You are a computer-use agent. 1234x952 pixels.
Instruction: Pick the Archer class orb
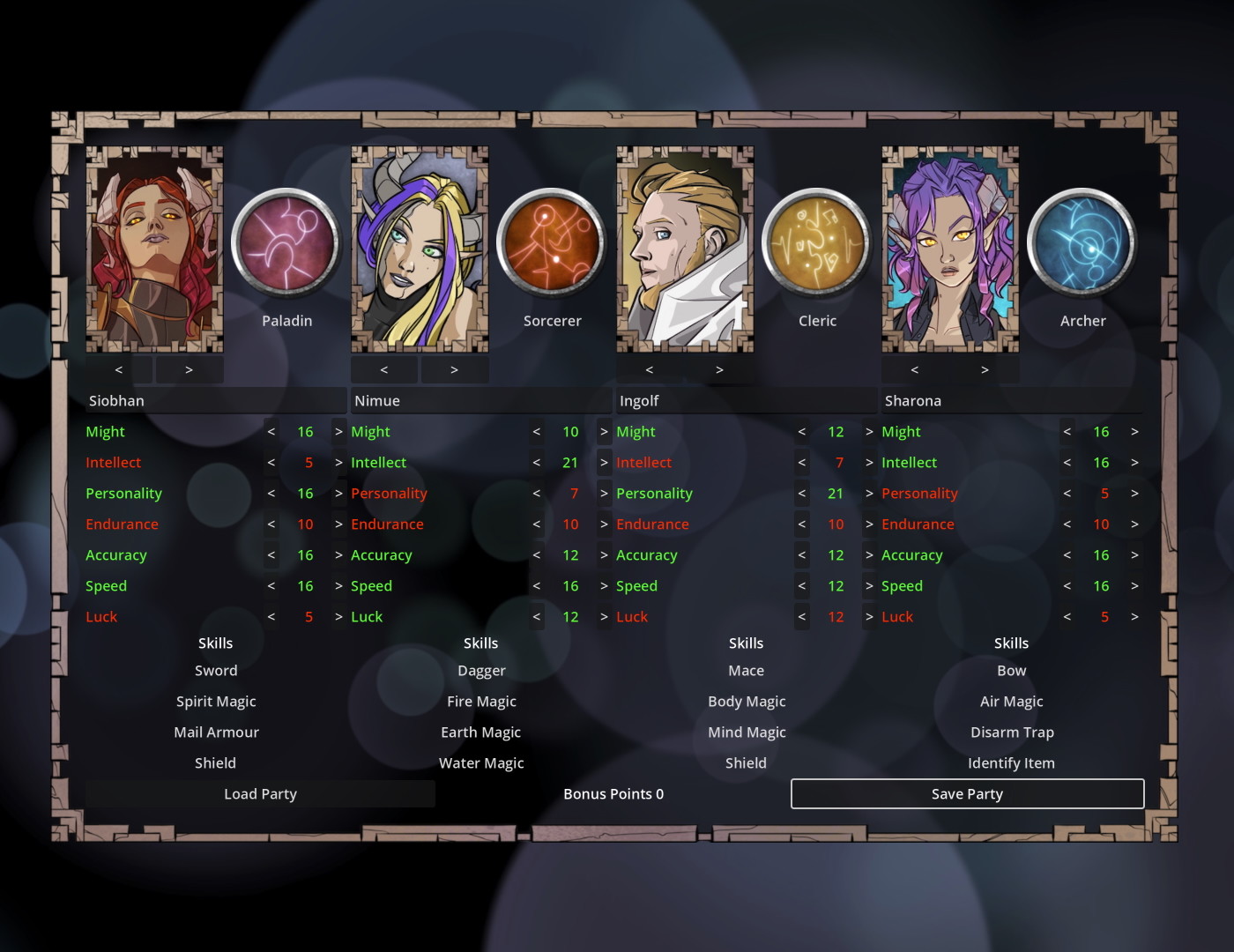(x=1082, y=242)
